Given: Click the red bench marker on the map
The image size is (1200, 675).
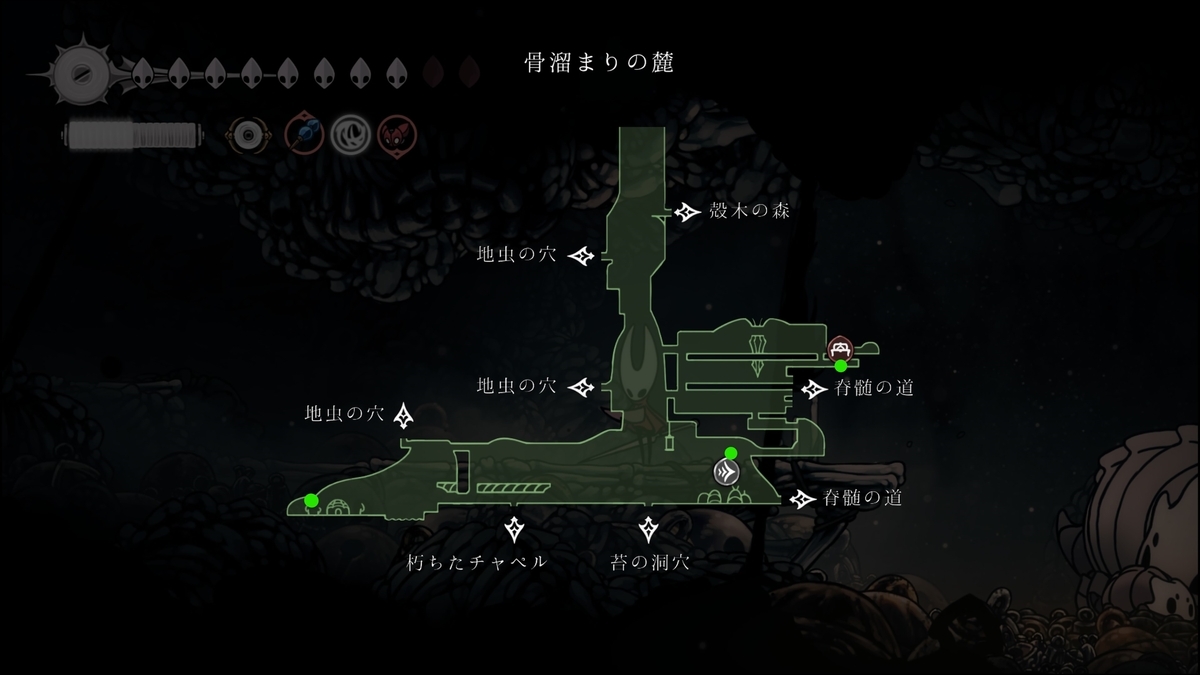Looking at the screenshot, I should click(x=840, y=348).
